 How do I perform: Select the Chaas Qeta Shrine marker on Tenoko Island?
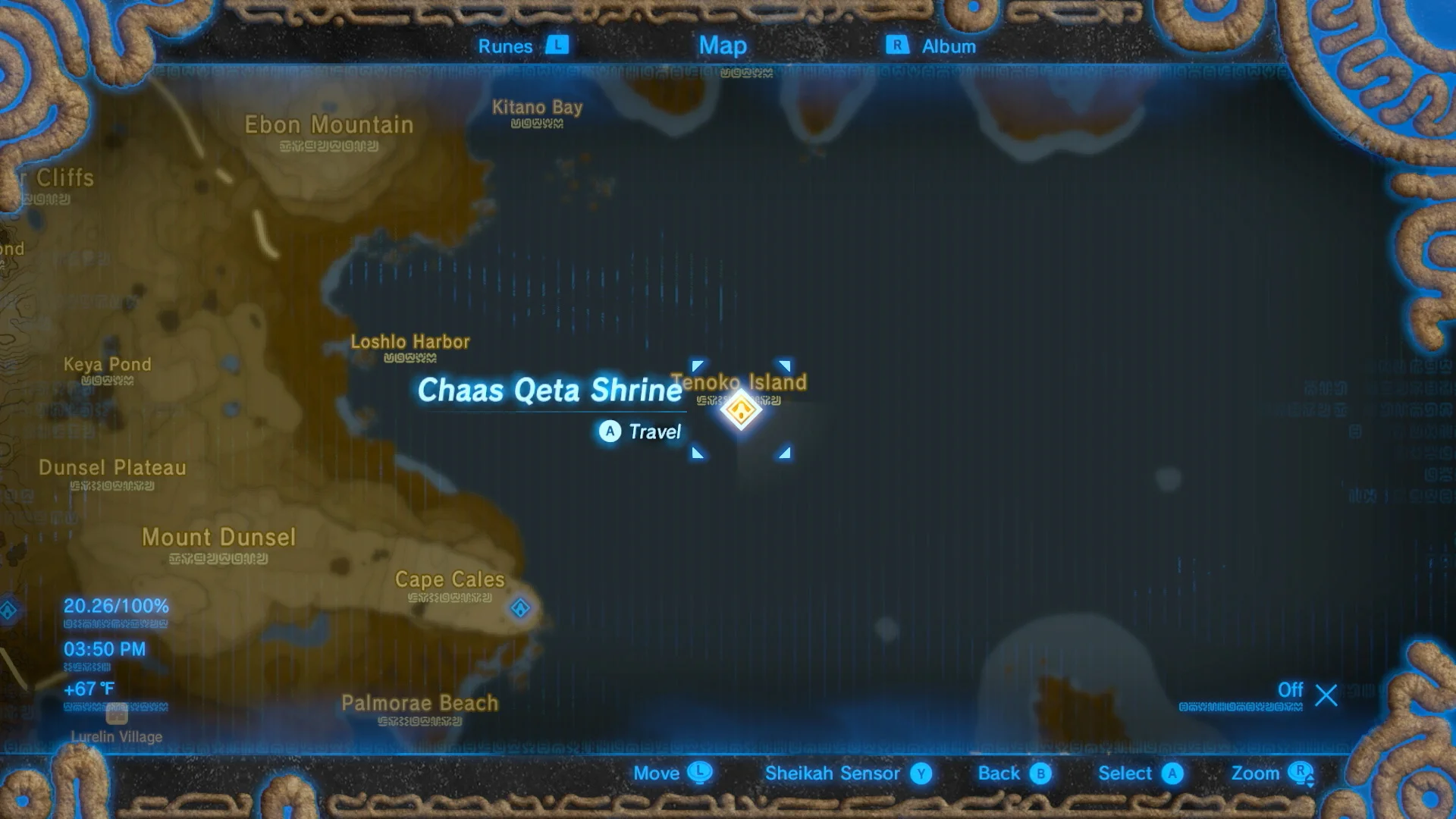[741, 410]
